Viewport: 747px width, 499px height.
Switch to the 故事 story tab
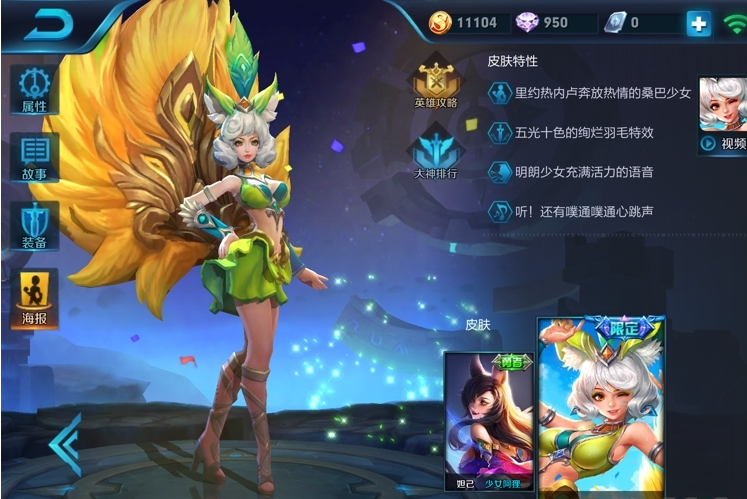[34, 157]
